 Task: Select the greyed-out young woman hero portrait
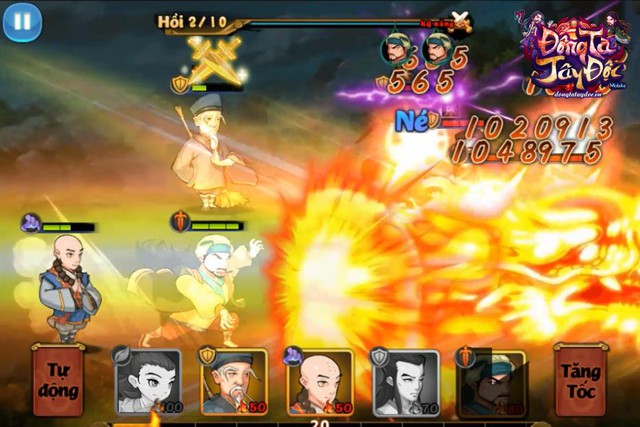[x=149, y=381]
